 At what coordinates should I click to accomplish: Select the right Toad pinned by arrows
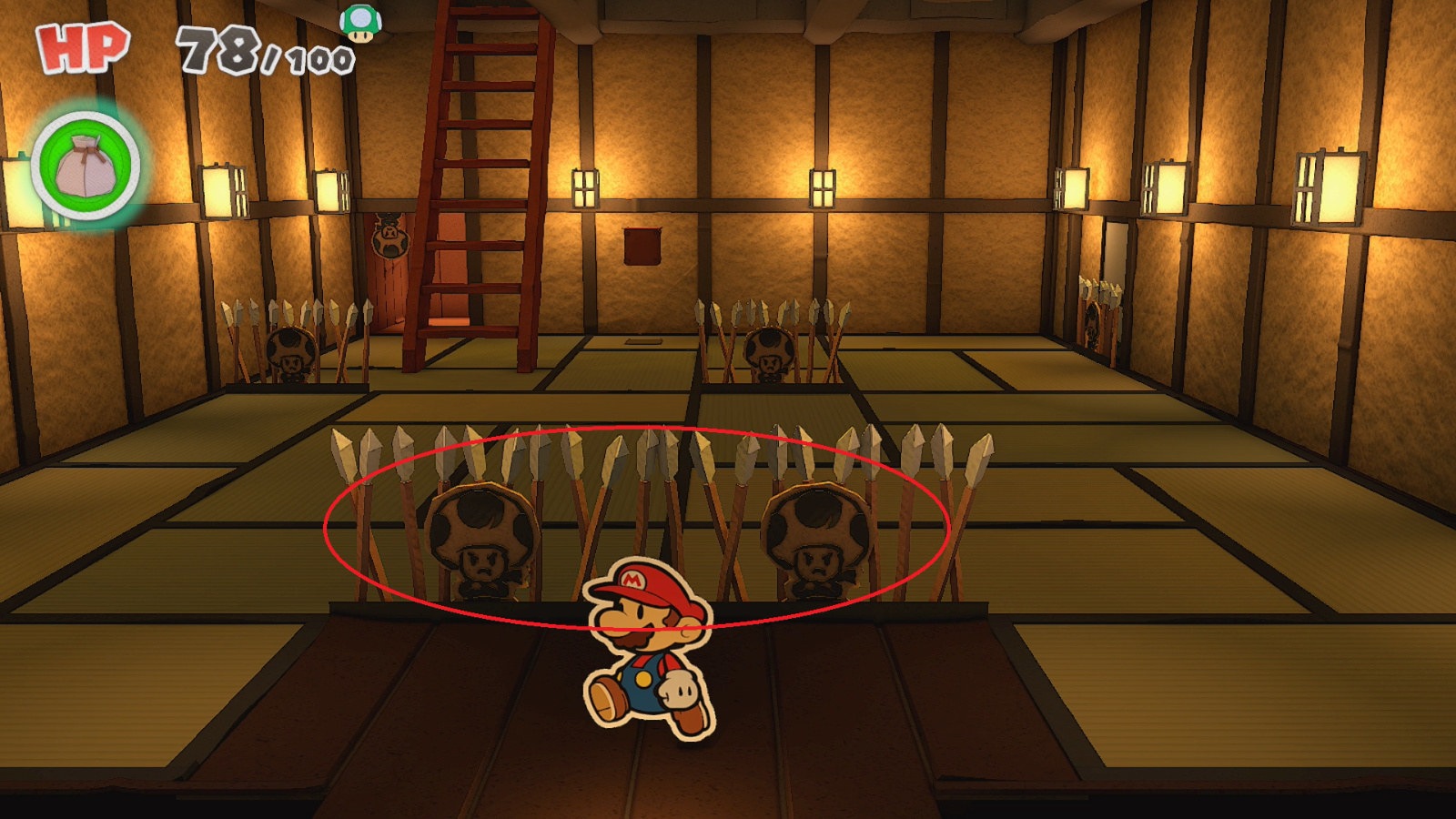click(x=817, y=537)
